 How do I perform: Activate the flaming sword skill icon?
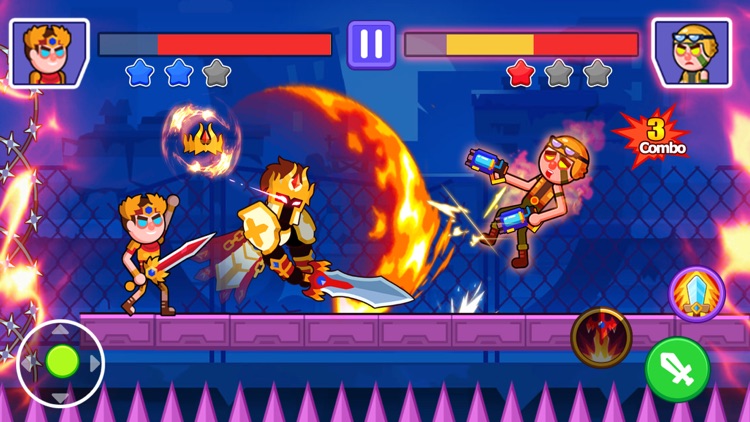click(x=601, y=337)
